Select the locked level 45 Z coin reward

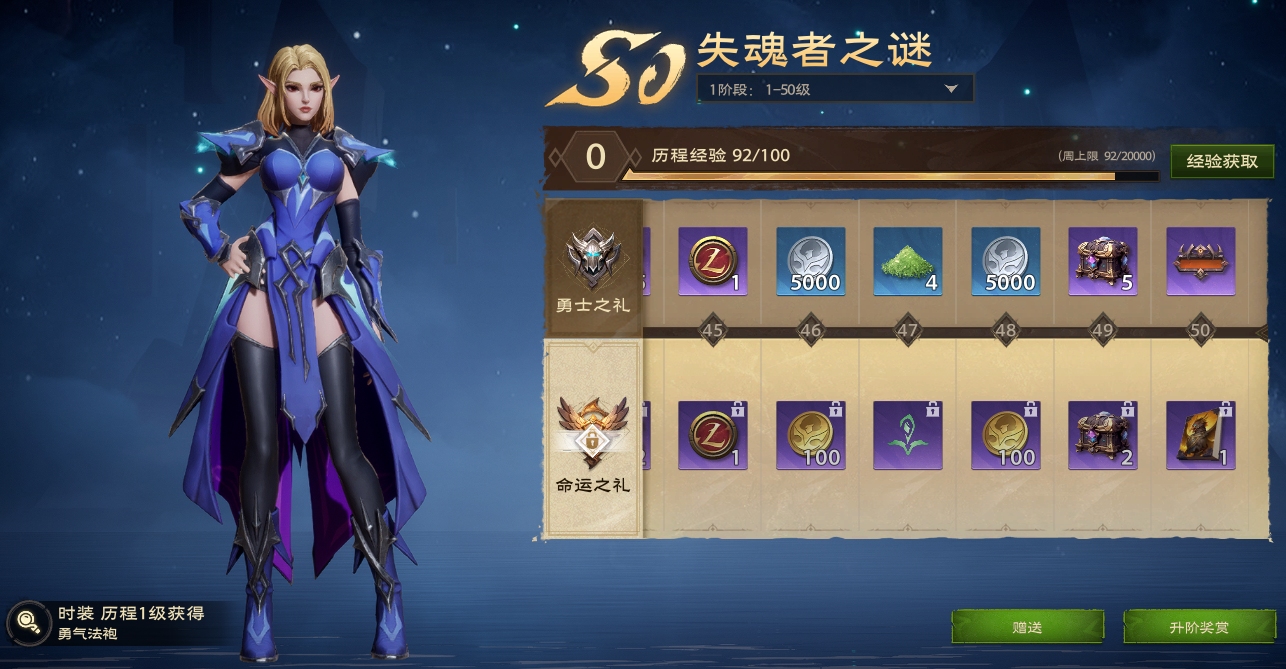click(x=713, y=435)
